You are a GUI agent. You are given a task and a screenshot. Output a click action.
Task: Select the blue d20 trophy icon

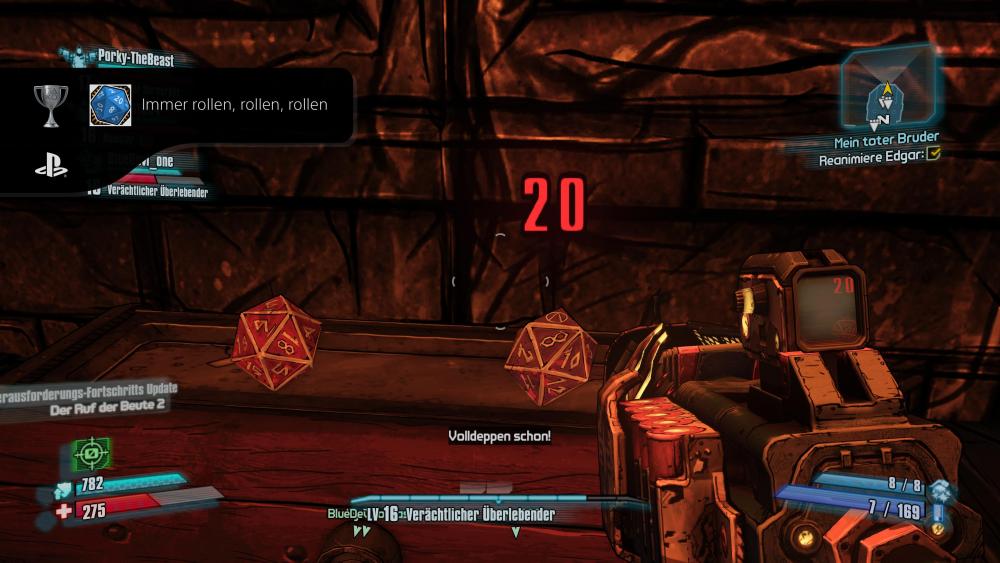(x=110, y=104)
